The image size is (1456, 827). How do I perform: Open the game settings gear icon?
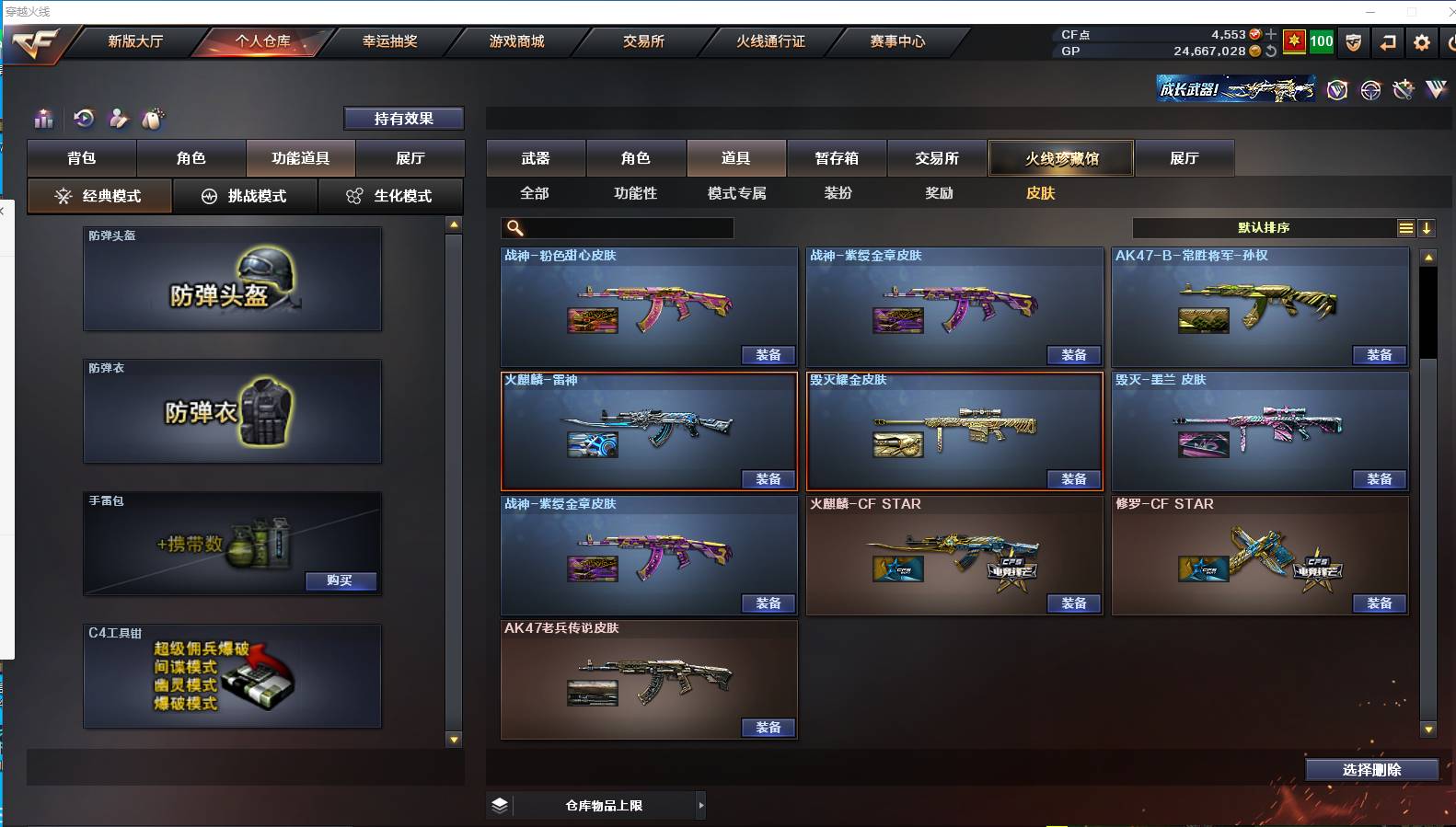coord(1422,42)
